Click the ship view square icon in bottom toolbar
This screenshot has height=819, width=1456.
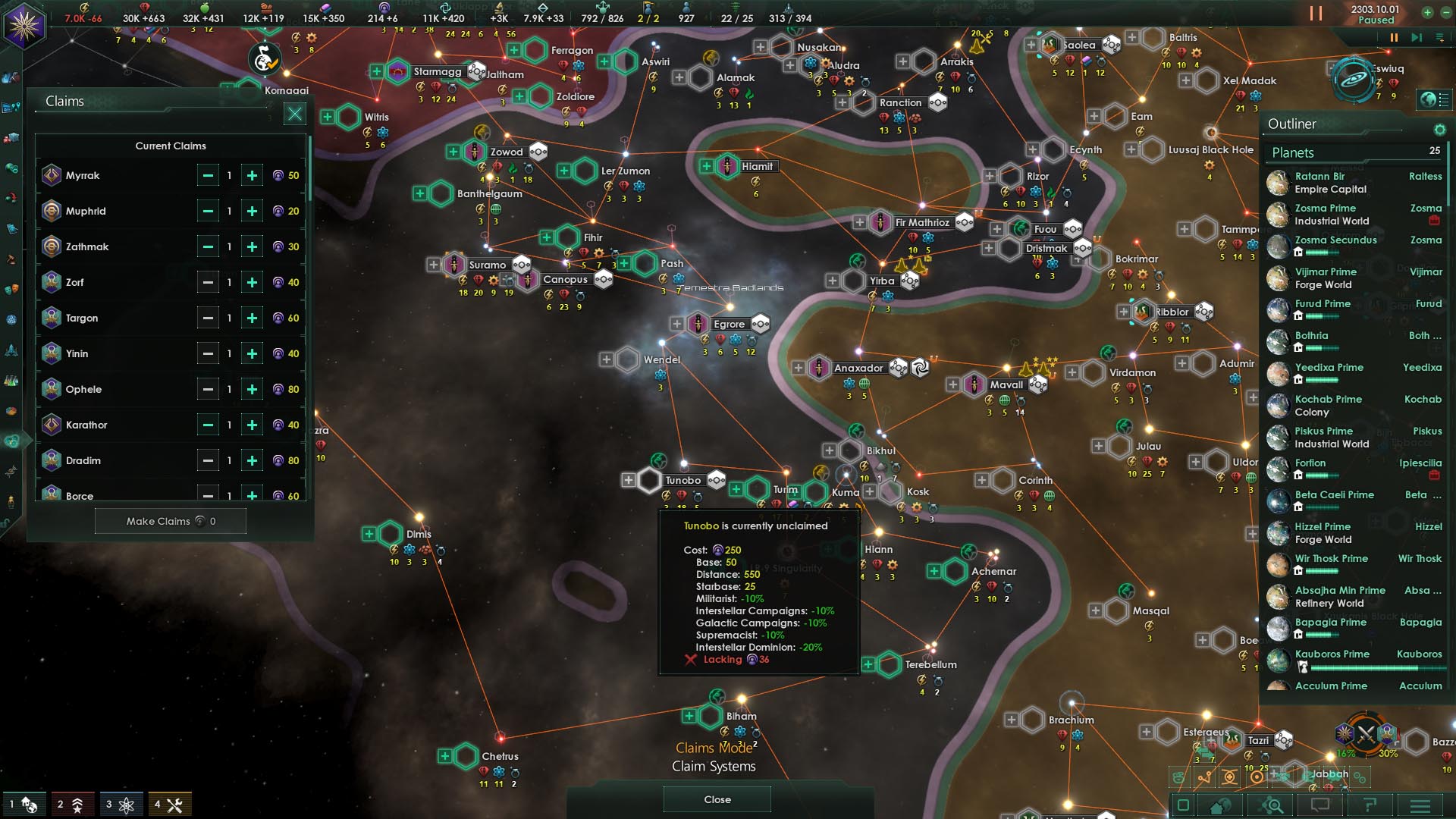1183,805
